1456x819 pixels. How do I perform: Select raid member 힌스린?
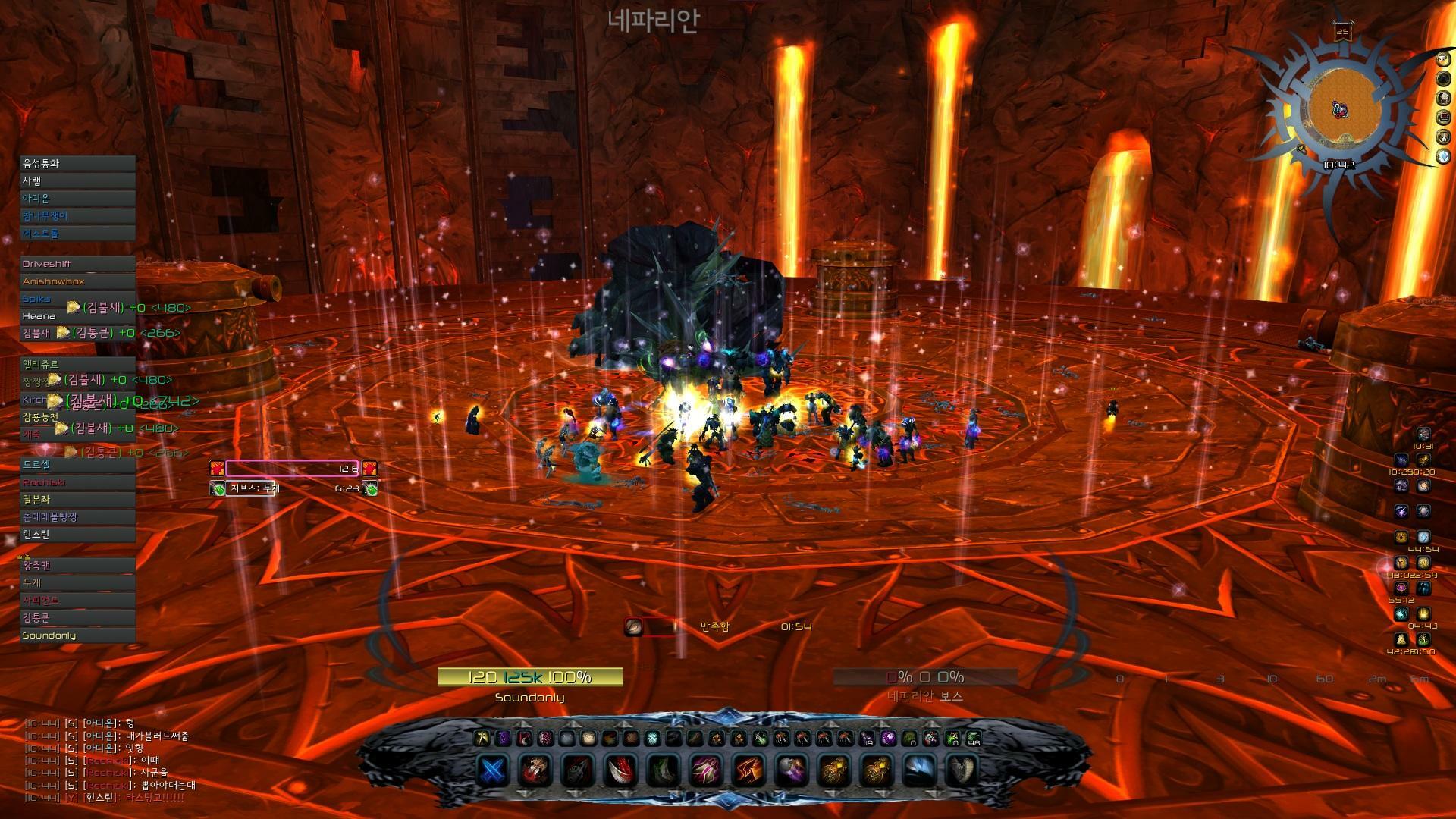coord(77,535)
